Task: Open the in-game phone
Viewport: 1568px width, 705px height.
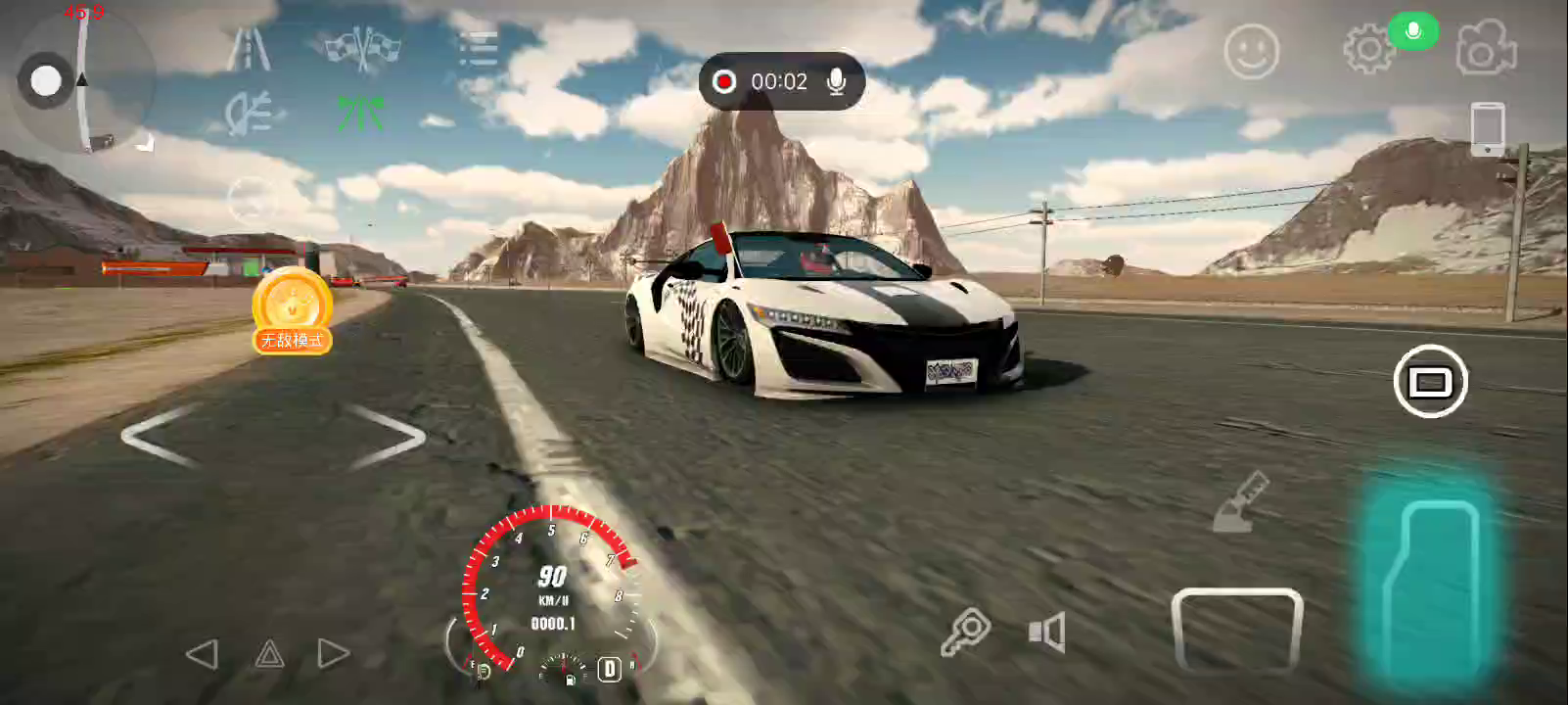Action: pos(1487,128)
